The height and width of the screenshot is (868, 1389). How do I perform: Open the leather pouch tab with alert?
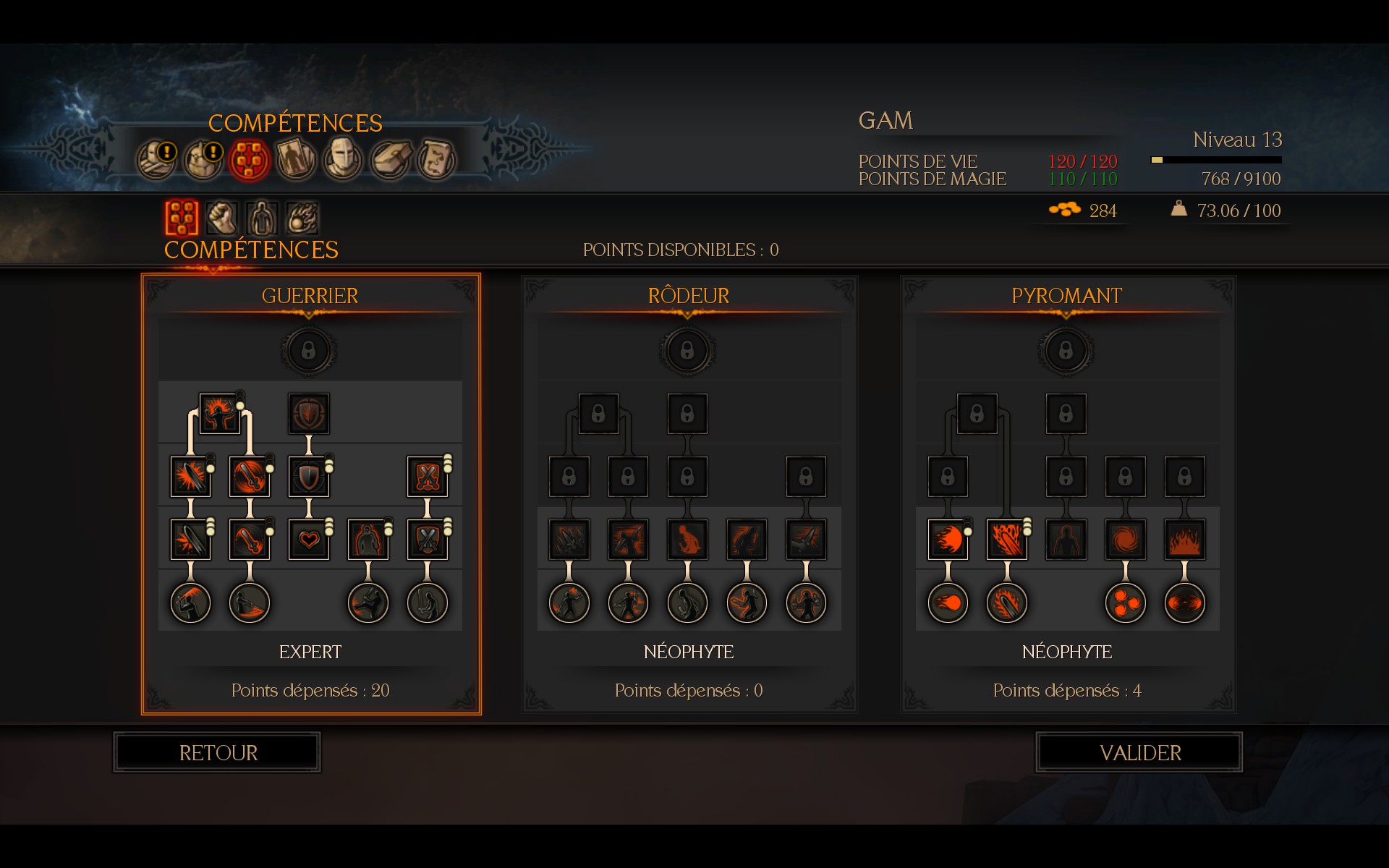[x=203, y=158]
